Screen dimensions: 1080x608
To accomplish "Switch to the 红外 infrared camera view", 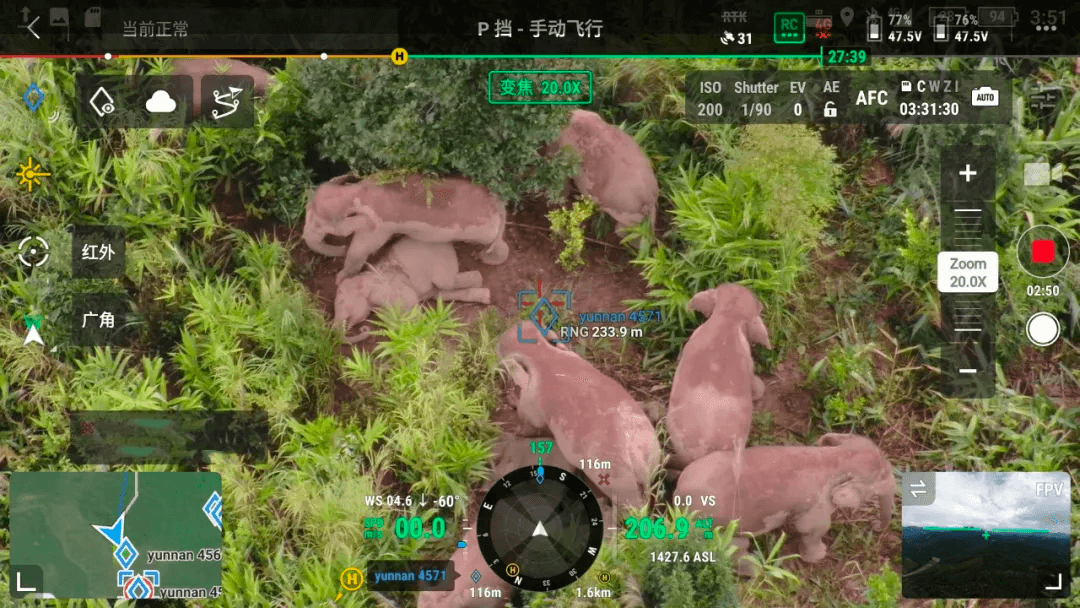I will pos(98,251).
